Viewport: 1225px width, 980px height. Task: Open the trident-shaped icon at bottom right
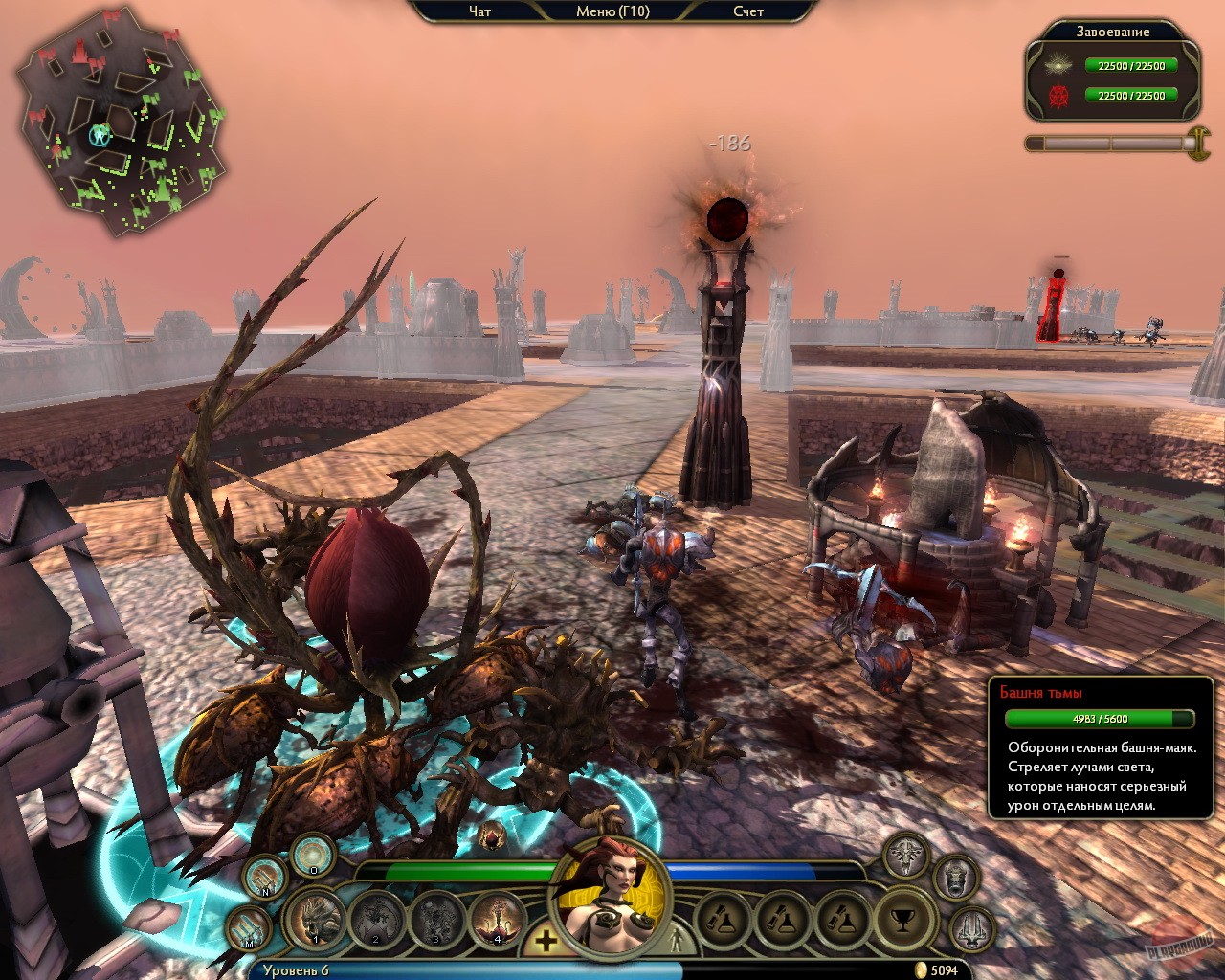970,926
